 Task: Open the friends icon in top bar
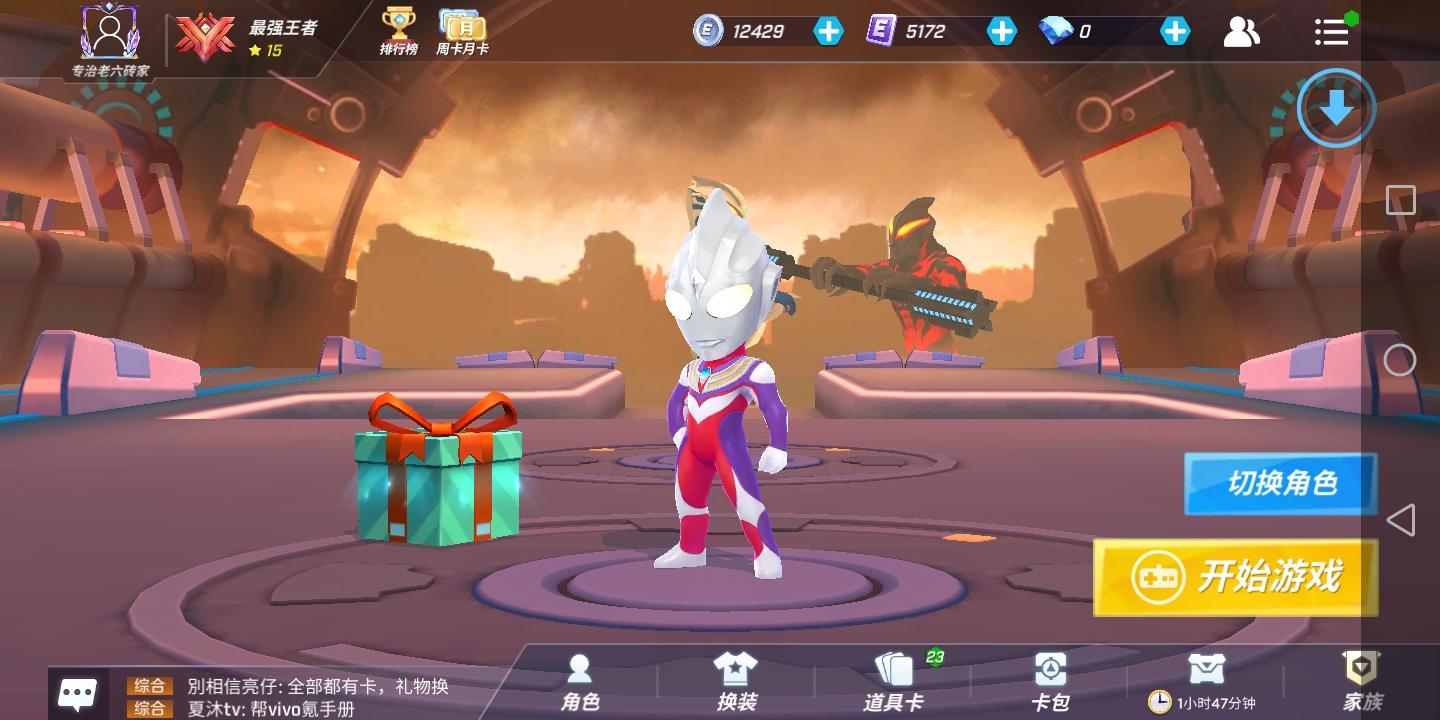pos(1242,32)
